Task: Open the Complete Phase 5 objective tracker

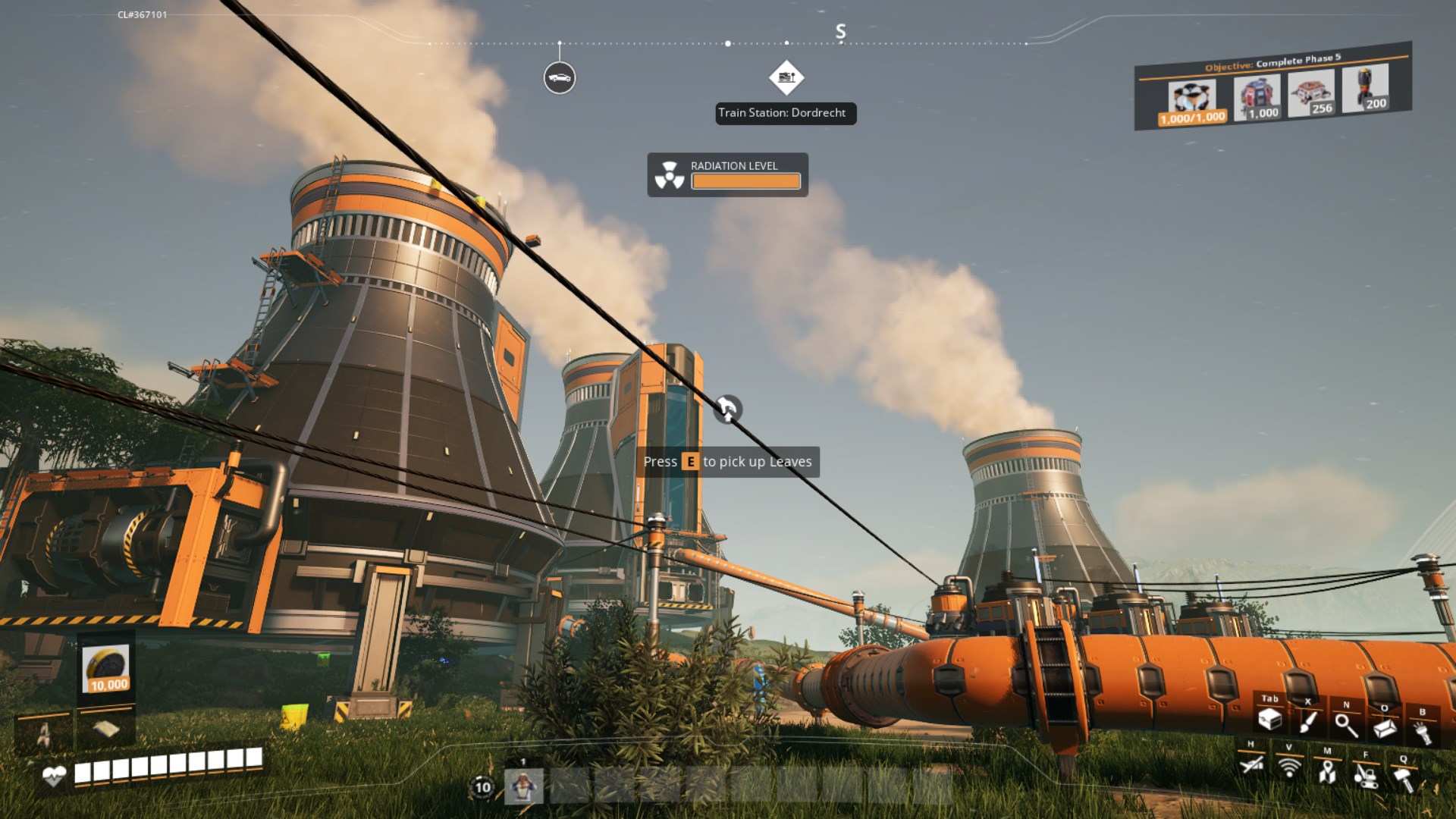Action: 1272,62
